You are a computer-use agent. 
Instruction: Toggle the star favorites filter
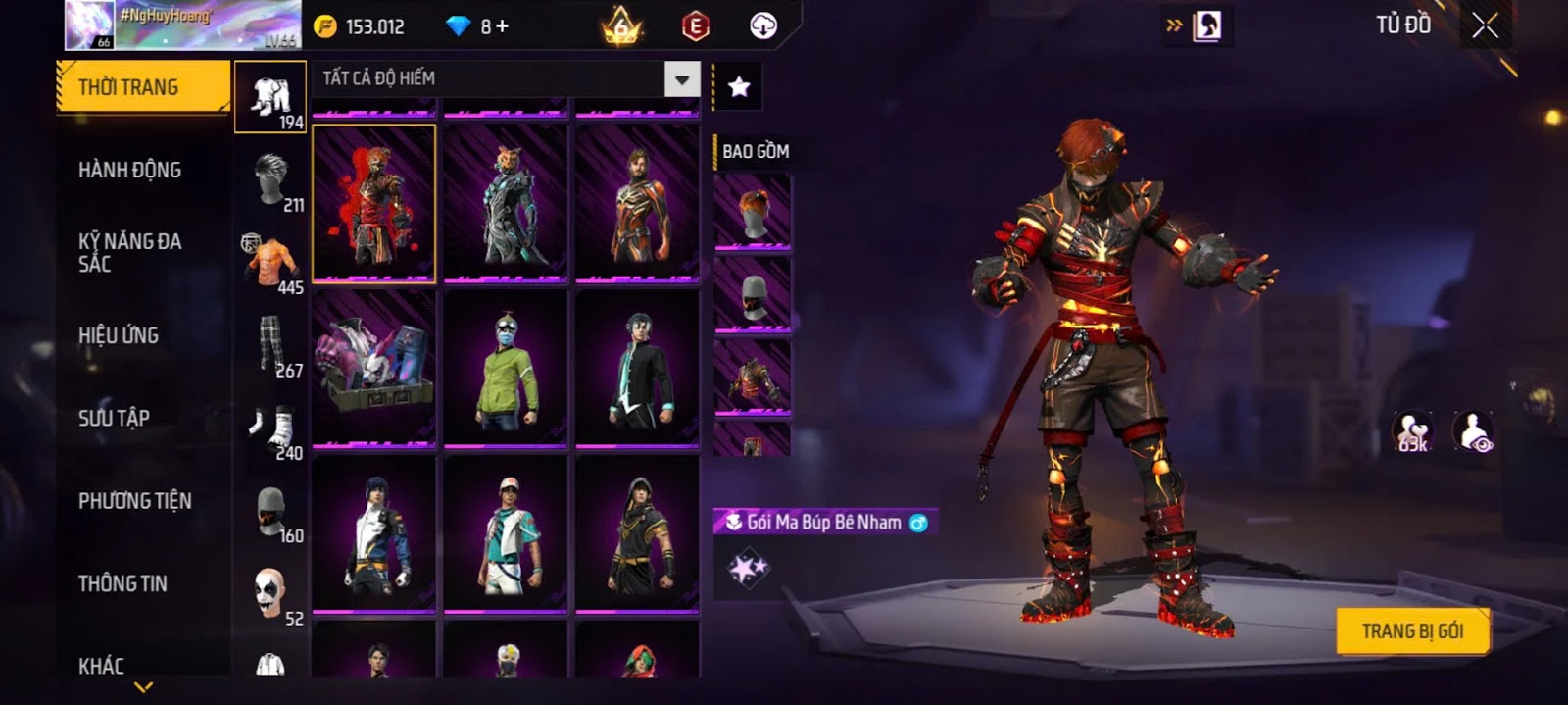(739, 87)
